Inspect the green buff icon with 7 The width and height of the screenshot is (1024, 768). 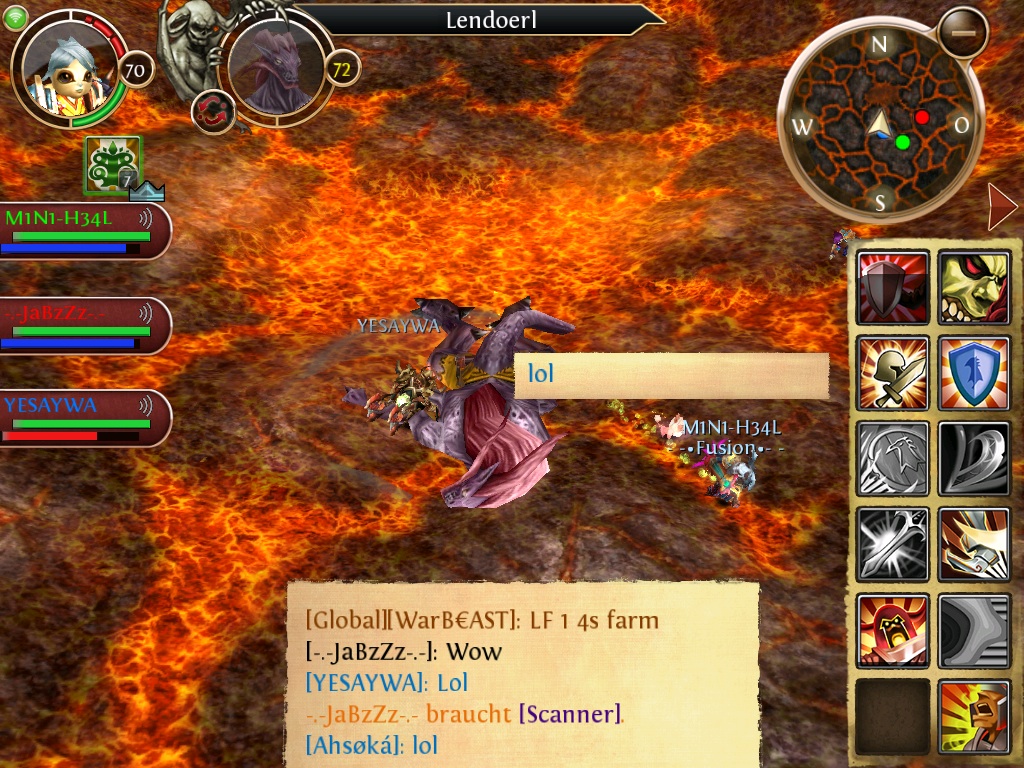pyautogui.click(x=113, y=166)
